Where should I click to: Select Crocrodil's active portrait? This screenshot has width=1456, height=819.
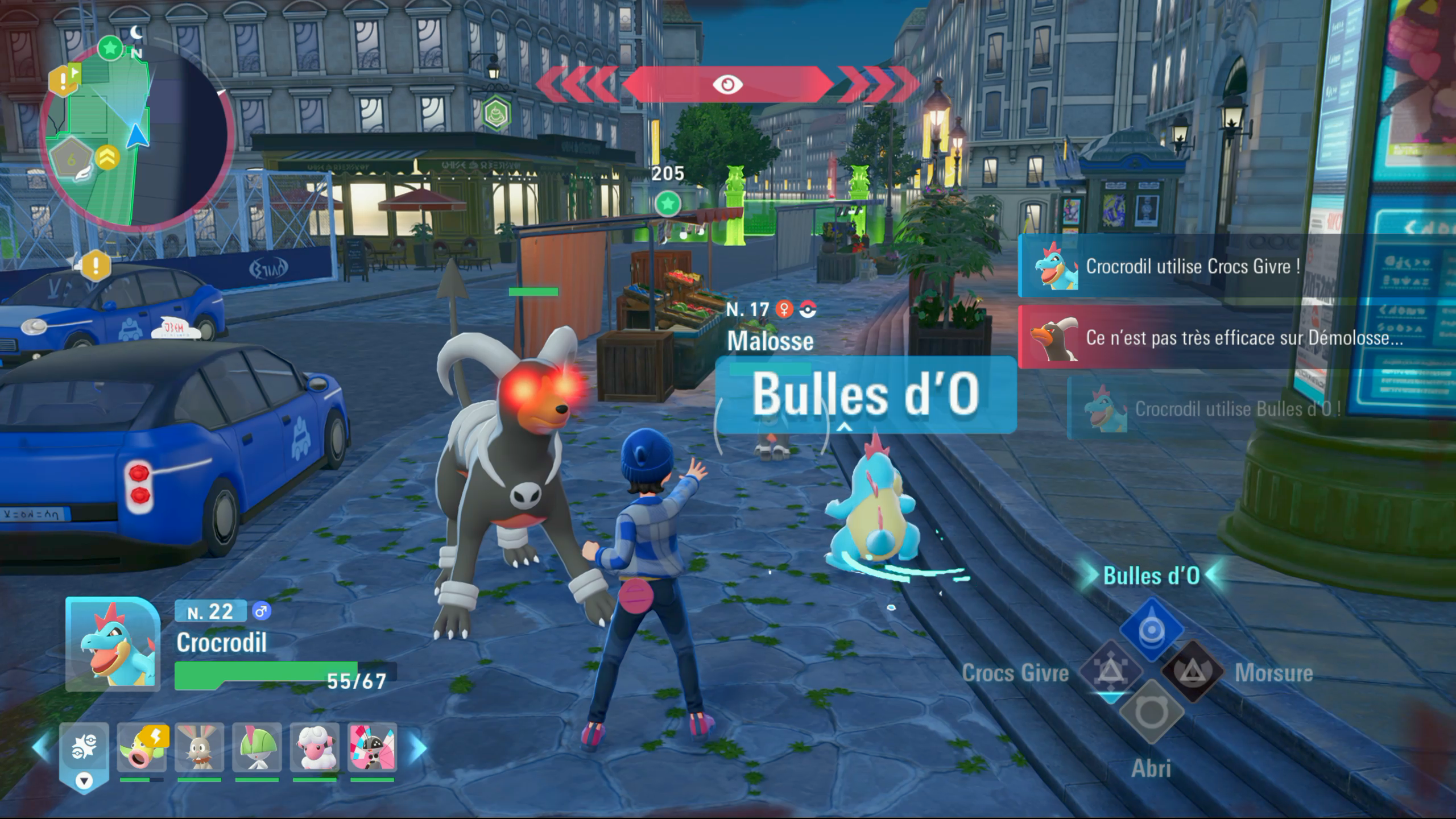(x=113, y=644)
